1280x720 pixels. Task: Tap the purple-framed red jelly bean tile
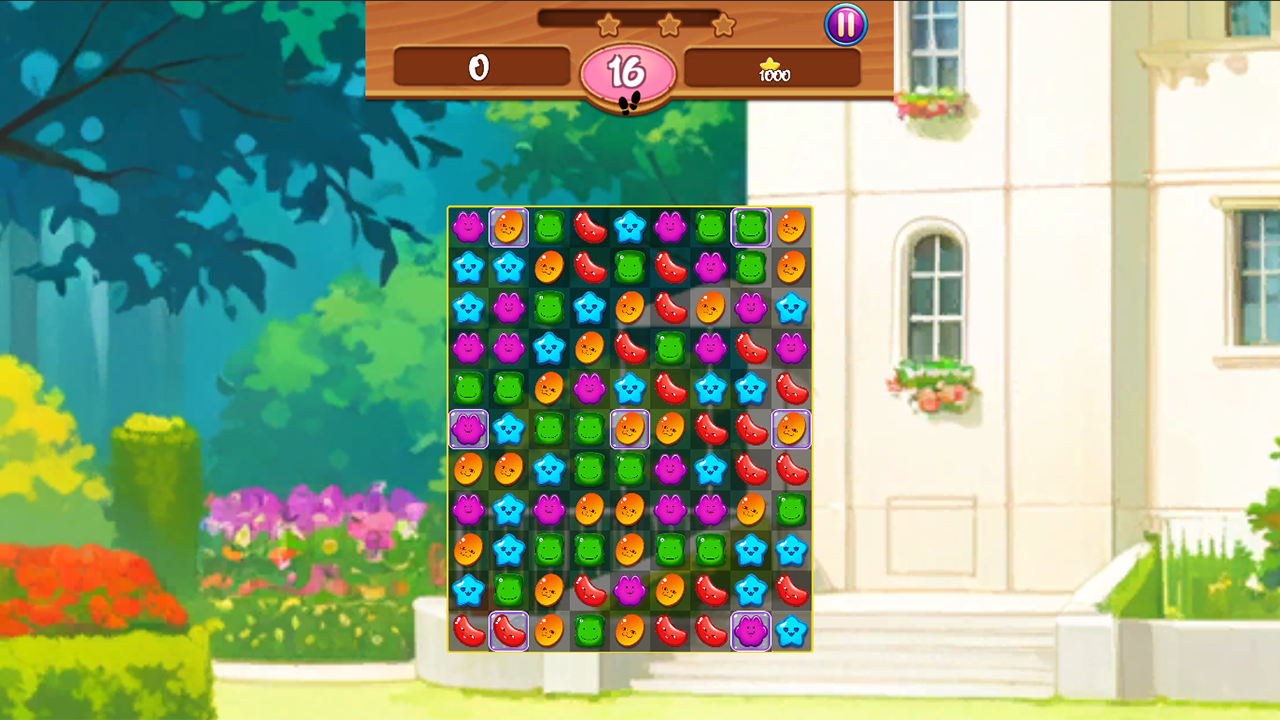pyautogui.click(x=508, y=631)
